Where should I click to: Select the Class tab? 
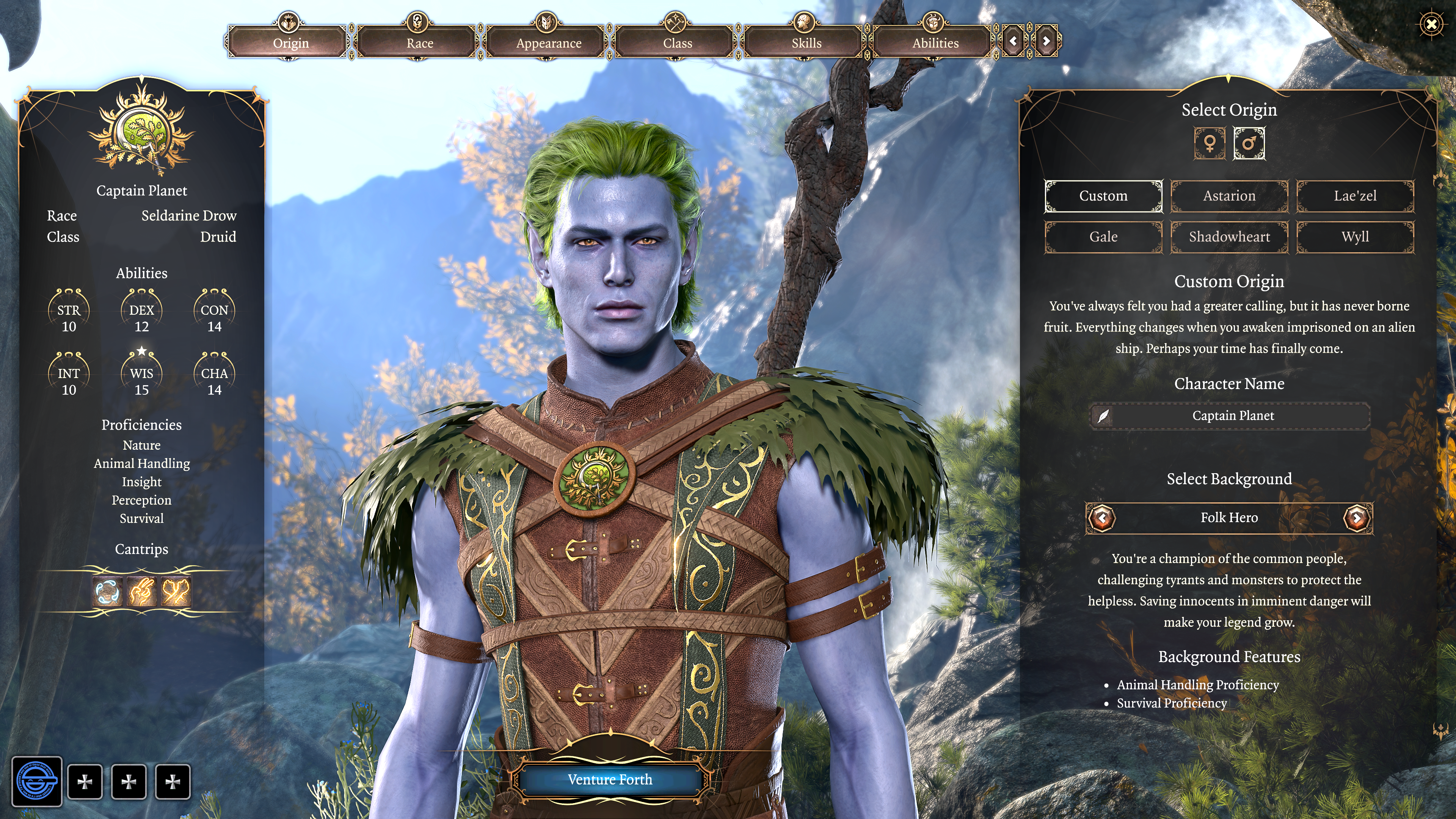tap(677, 43)
